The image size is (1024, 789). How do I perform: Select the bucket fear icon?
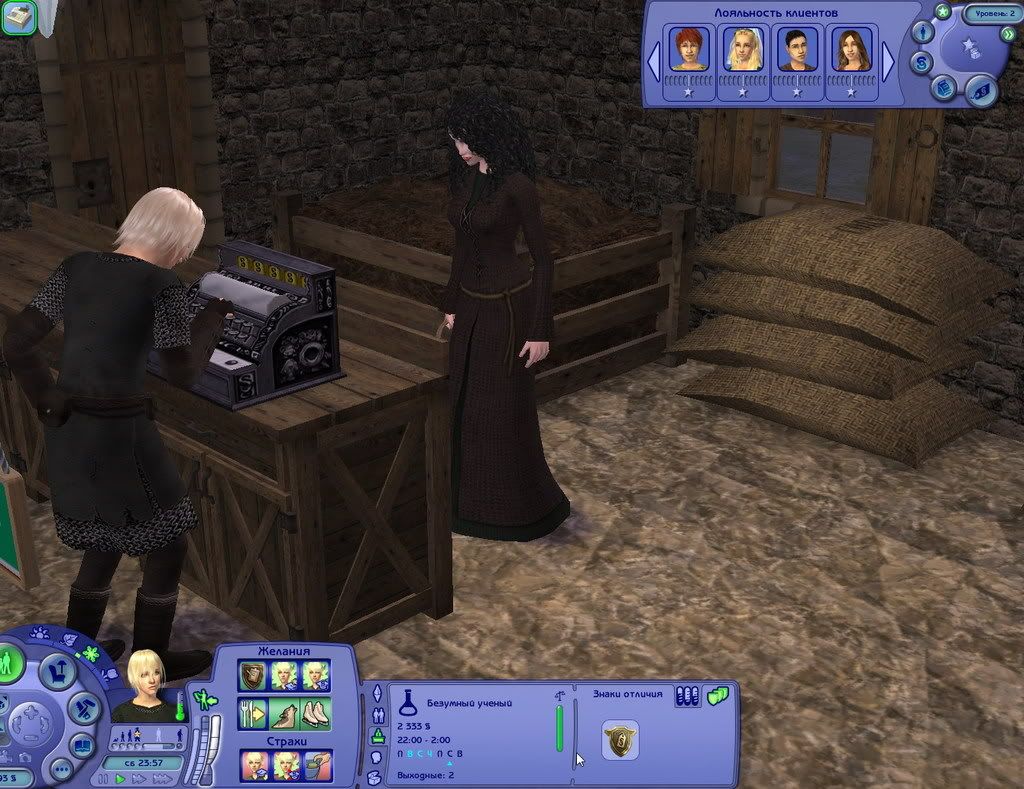tap(318, 766)
